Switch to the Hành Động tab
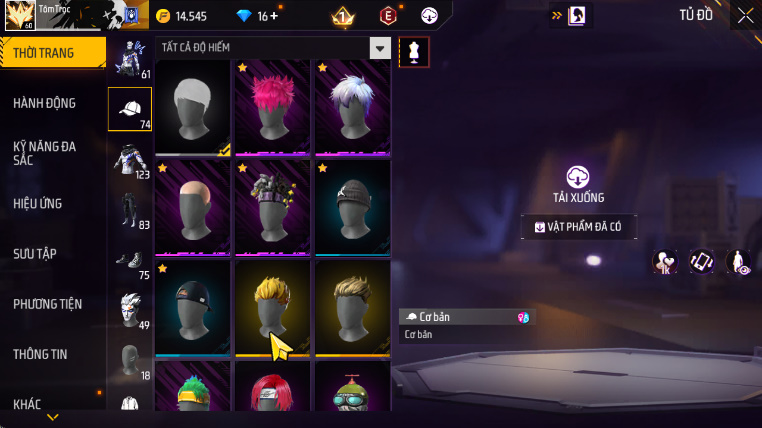This screenshot has height=428, width=762. pos(45,103)
